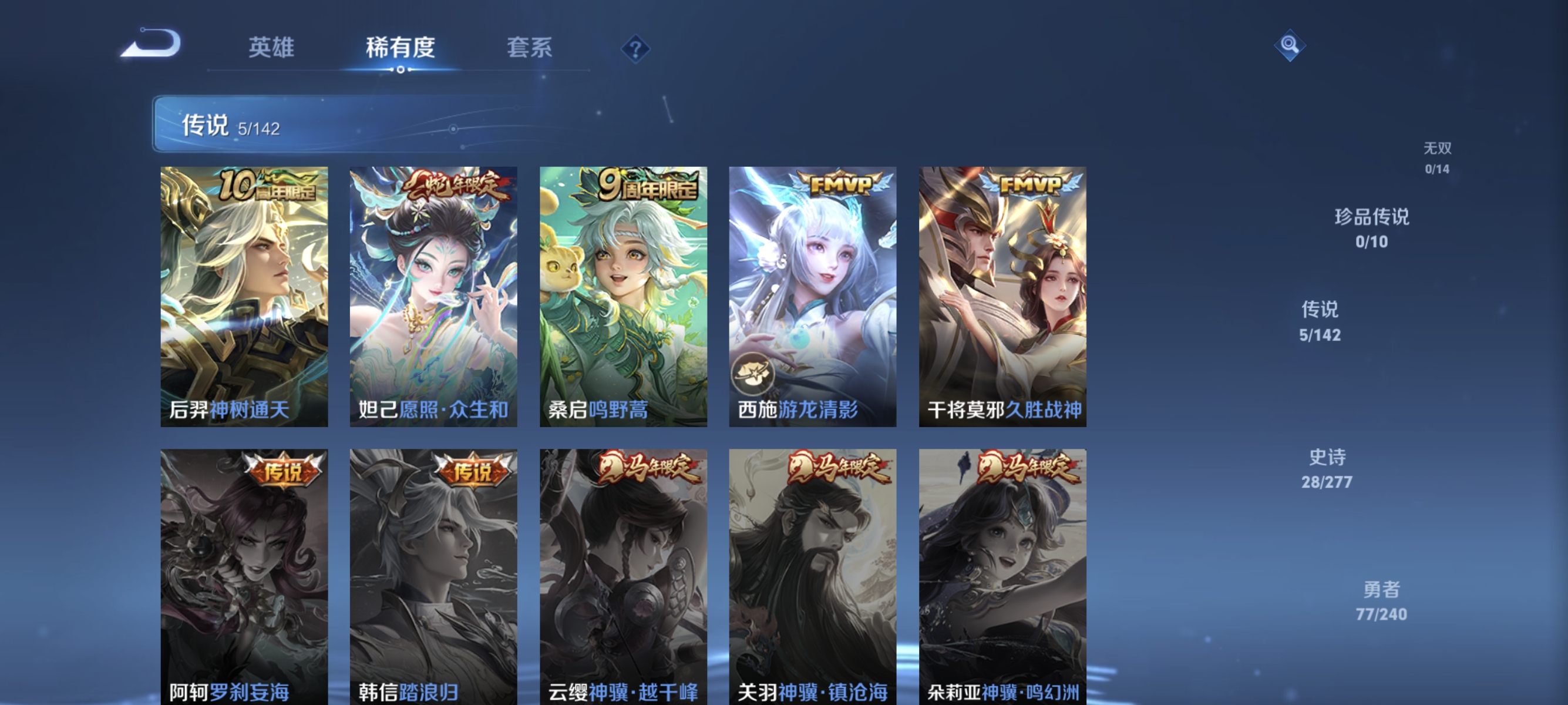Screen dimensions: 1568x705
Task: Open the search magnifier icon
Action: (x=1291, y=45)
